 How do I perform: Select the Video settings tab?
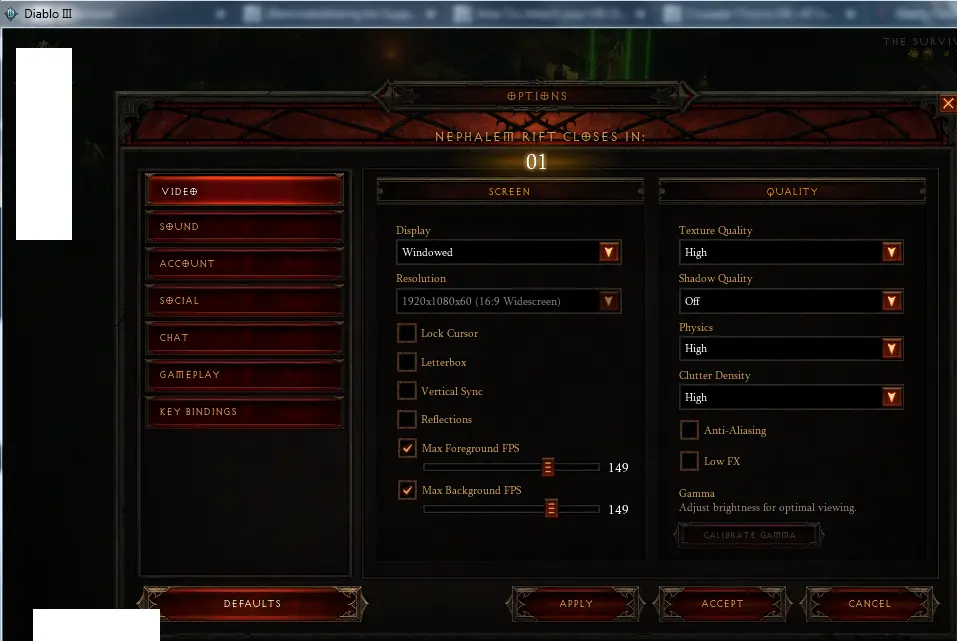pos(244,191)
